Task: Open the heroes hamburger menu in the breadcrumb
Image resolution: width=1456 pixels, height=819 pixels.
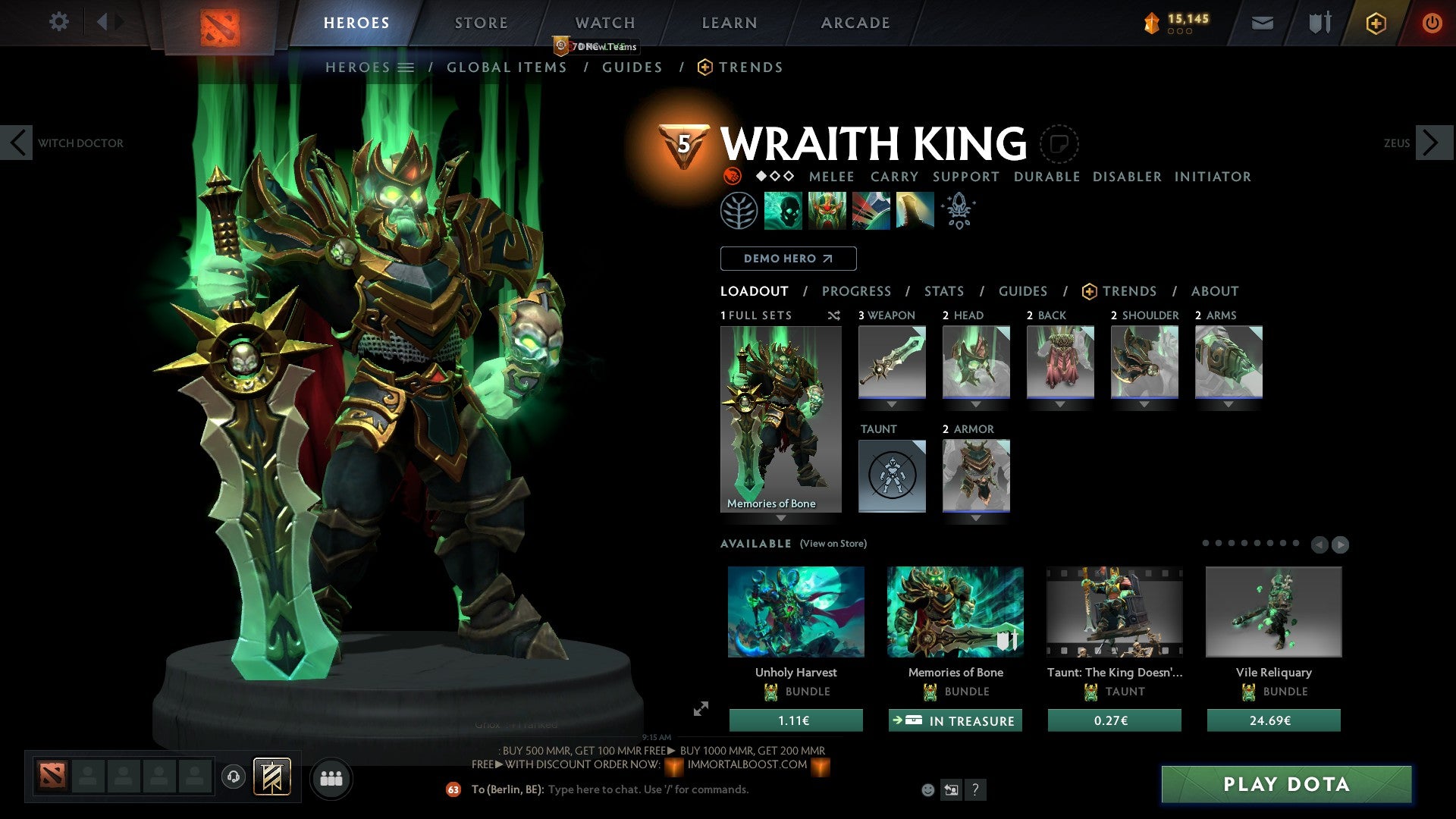Action: (407, 67)
